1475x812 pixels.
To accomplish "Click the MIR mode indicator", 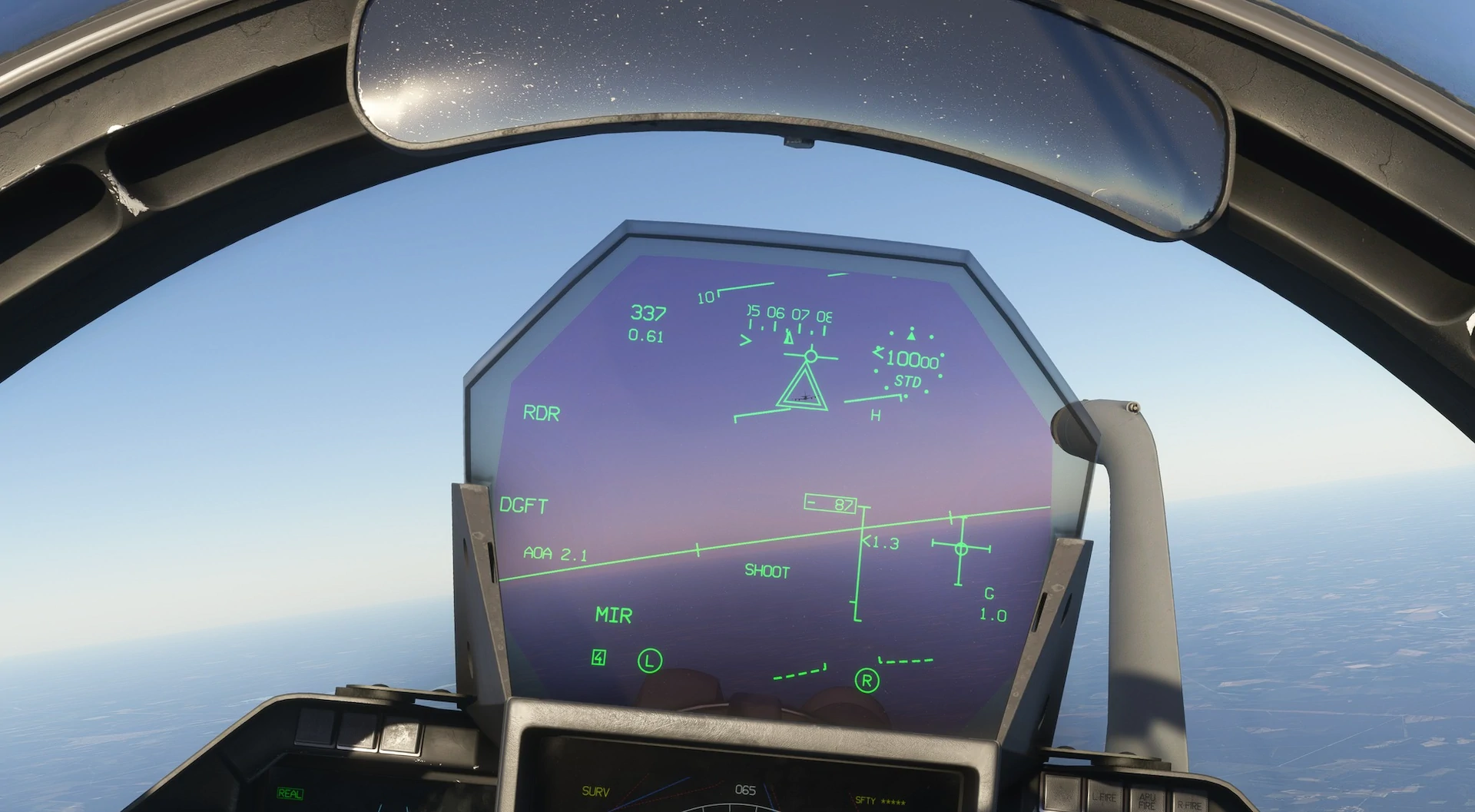I will click(x=612, y=615).
